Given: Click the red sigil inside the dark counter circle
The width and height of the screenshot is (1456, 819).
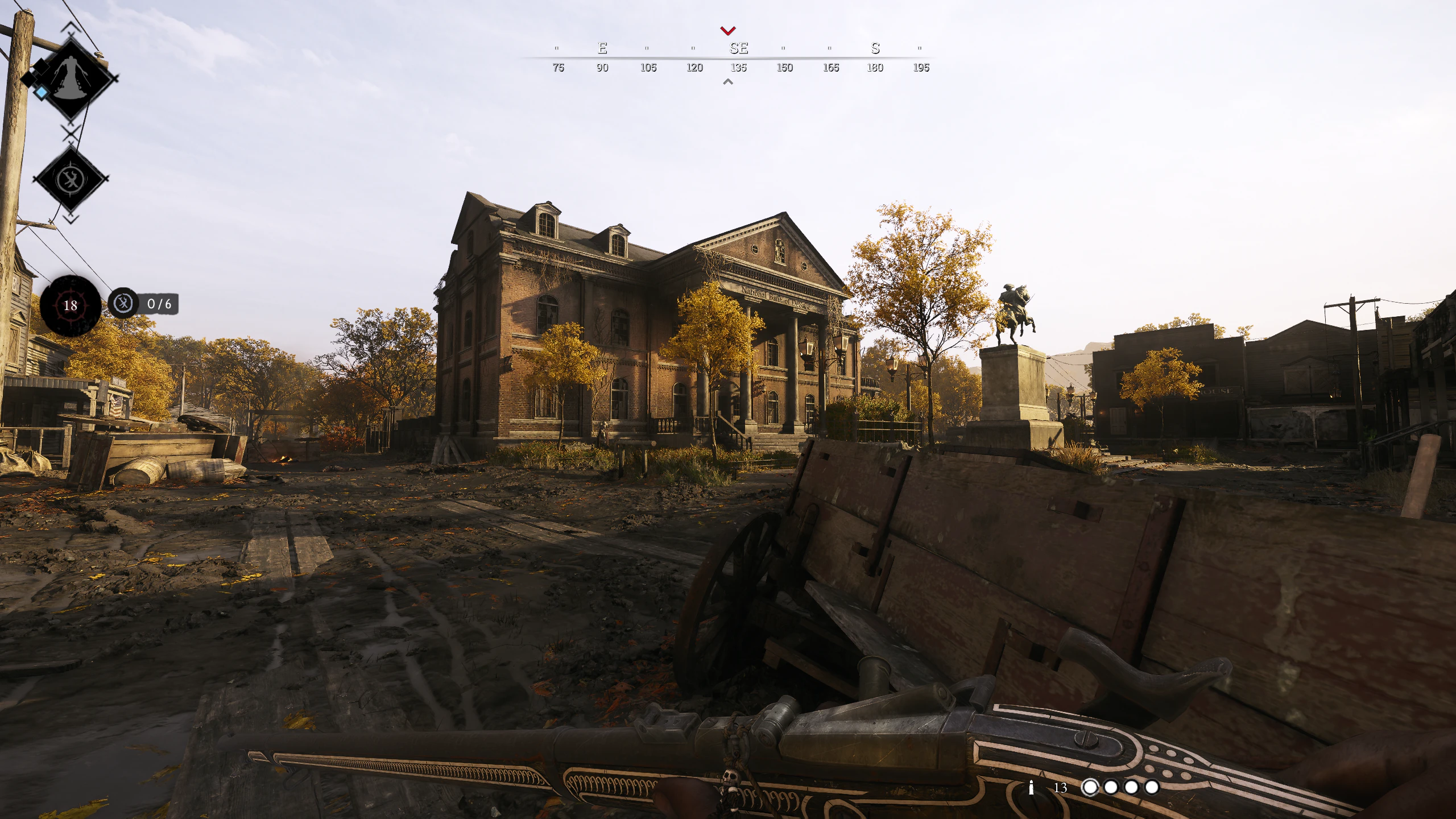Looking at the screenshot, I should (71, 306).
